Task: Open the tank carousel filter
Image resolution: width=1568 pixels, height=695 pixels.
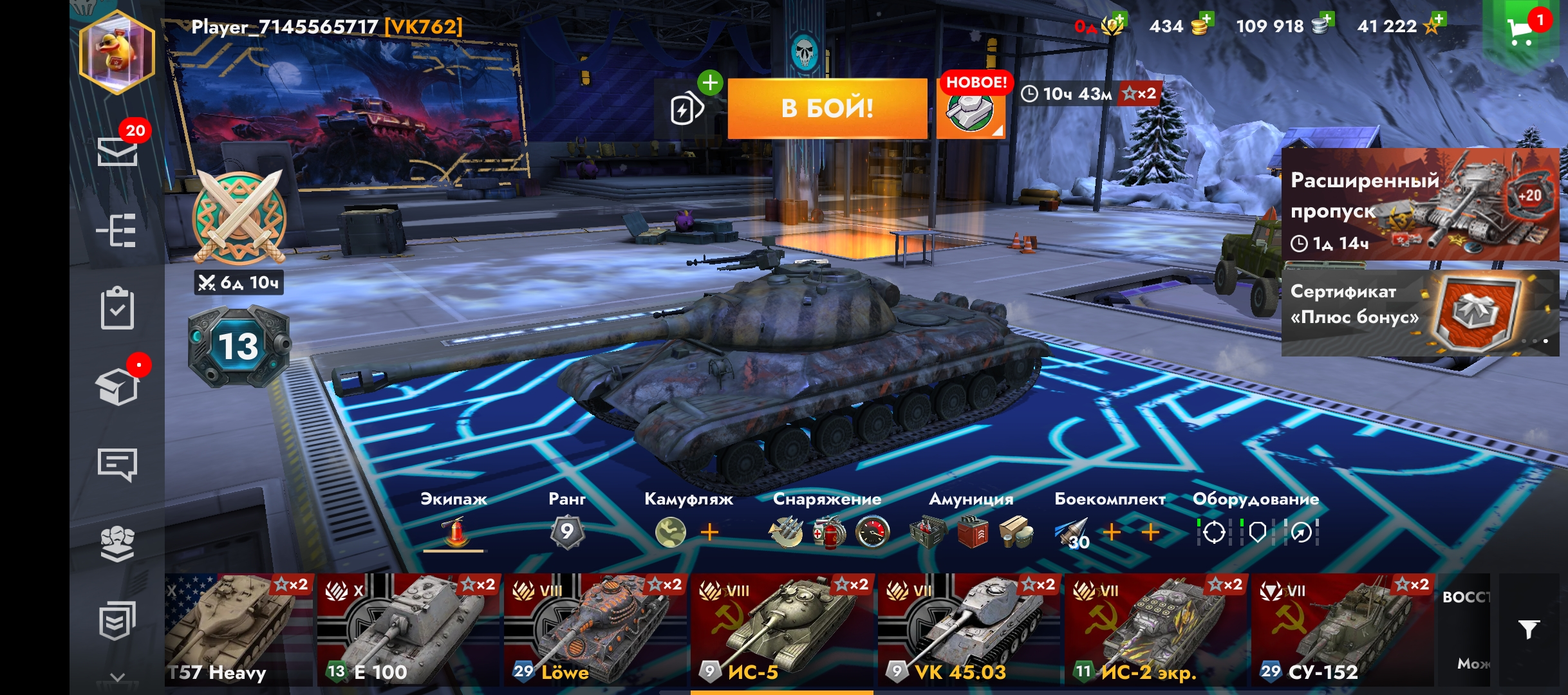Action: pos(1529,629)
